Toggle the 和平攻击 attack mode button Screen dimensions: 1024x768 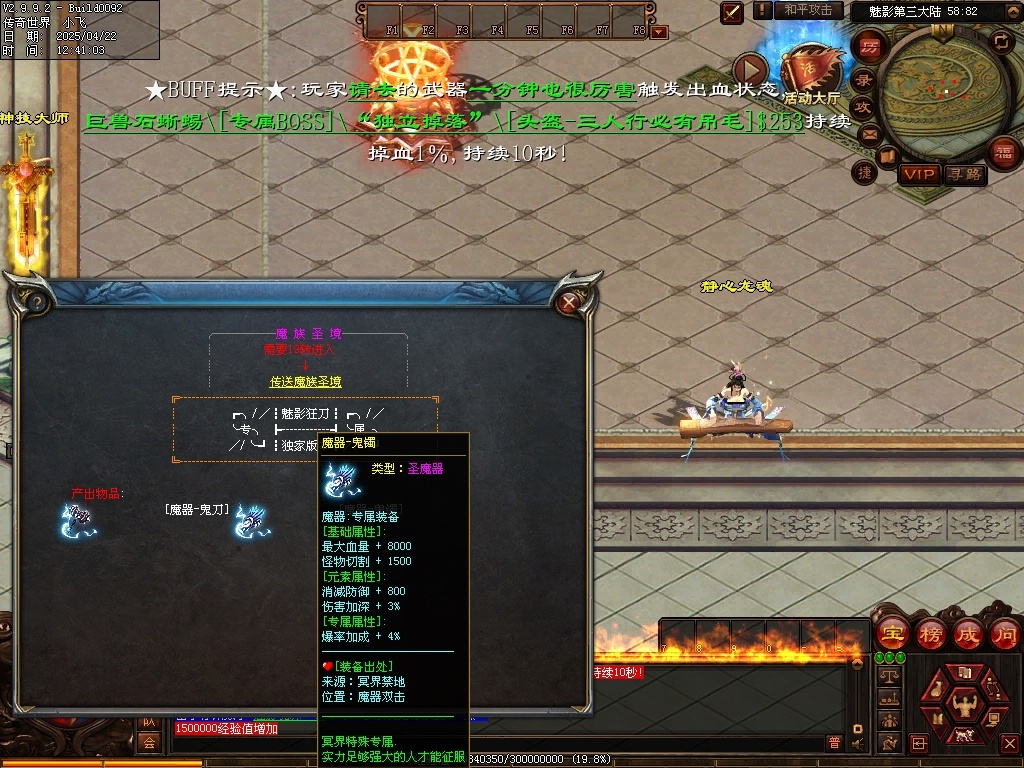pos(808,10)
